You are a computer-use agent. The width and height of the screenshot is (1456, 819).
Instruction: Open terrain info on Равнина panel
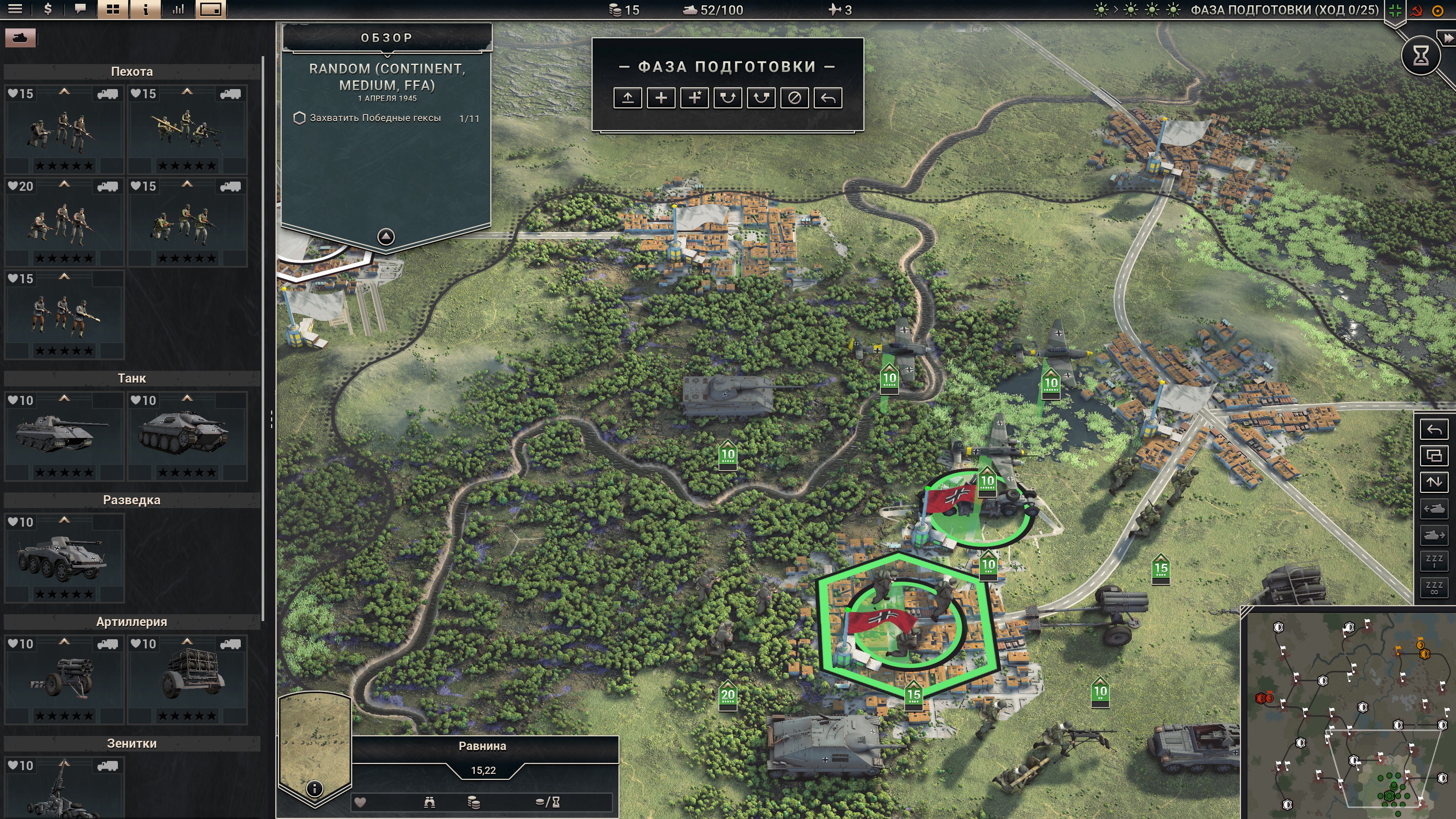(x=314, y=788)
